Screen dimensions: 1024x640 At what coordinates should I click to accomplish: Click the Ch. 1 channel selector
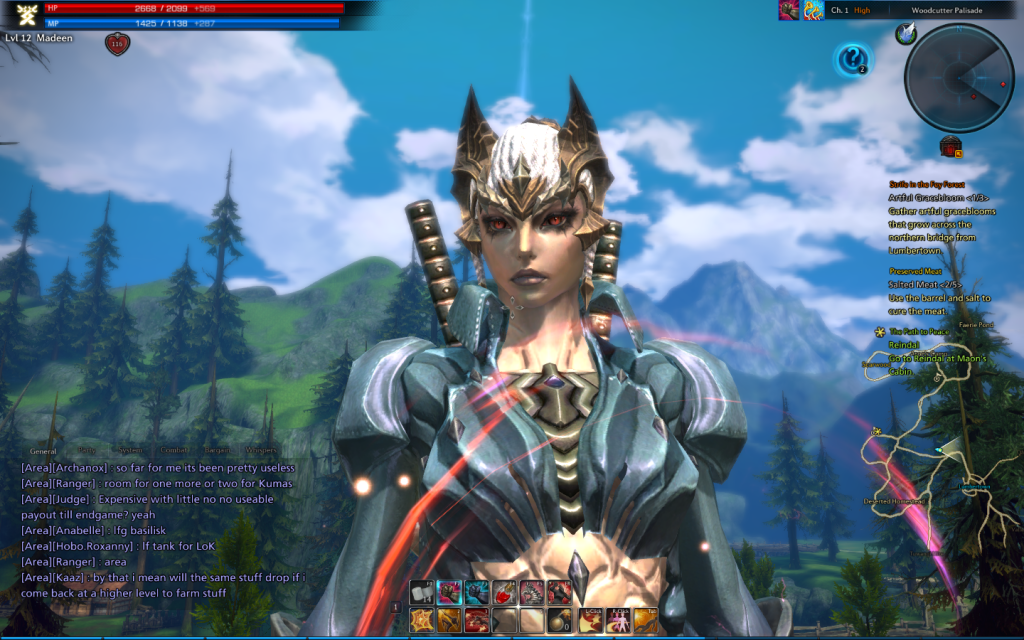point(840,10)
